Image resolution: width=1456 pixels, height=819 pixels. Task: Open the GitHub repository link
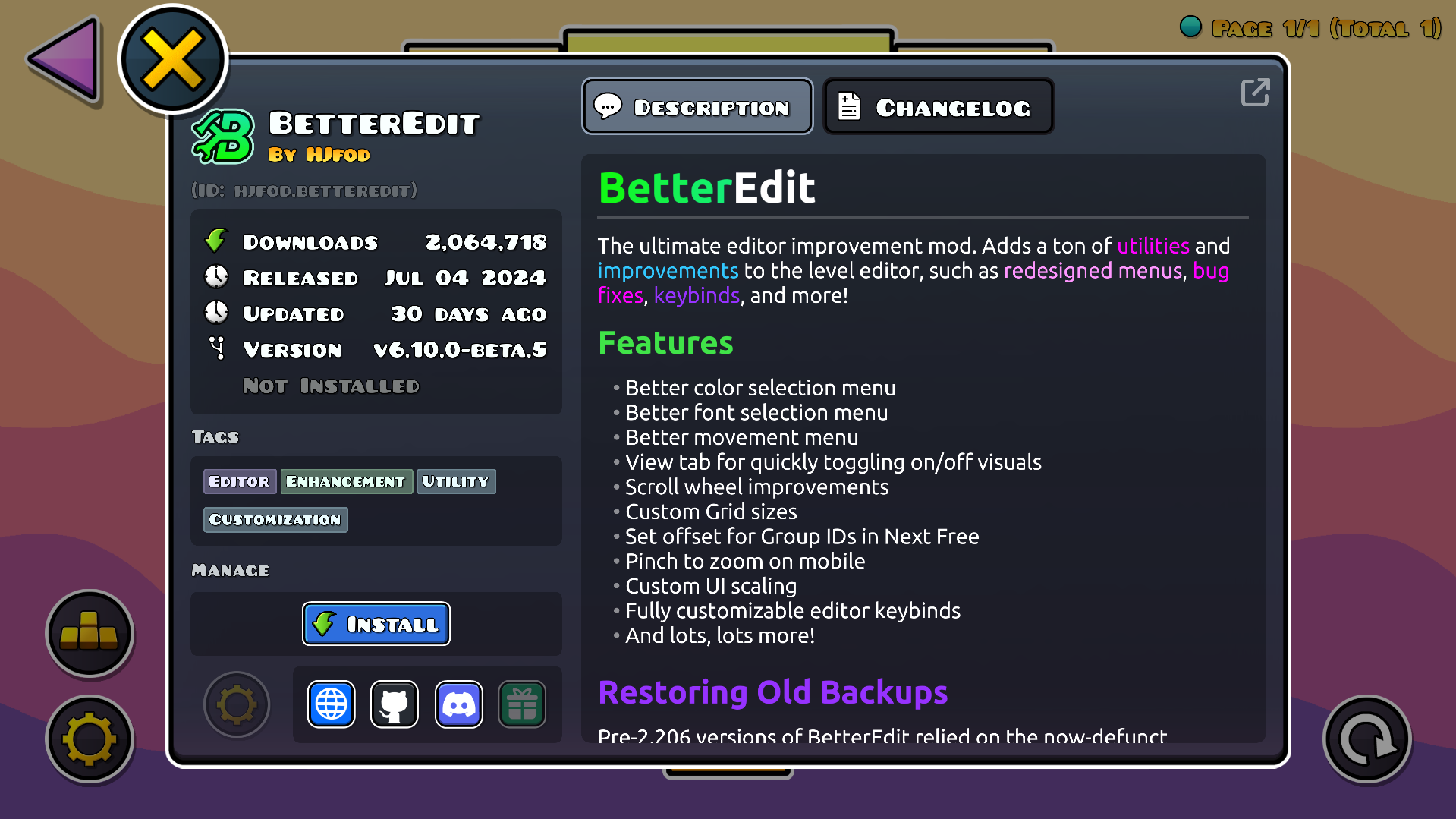pyautogui.click(x=395, y=704)
